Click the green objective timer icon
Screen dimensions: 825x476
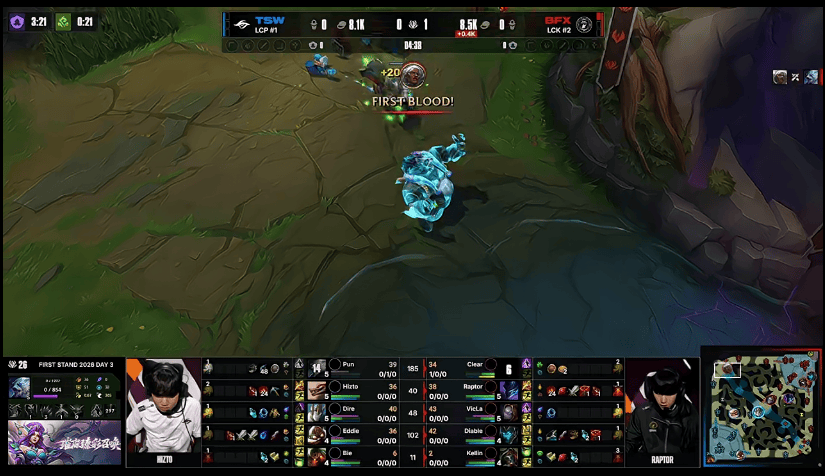click(x=63, y=21)
